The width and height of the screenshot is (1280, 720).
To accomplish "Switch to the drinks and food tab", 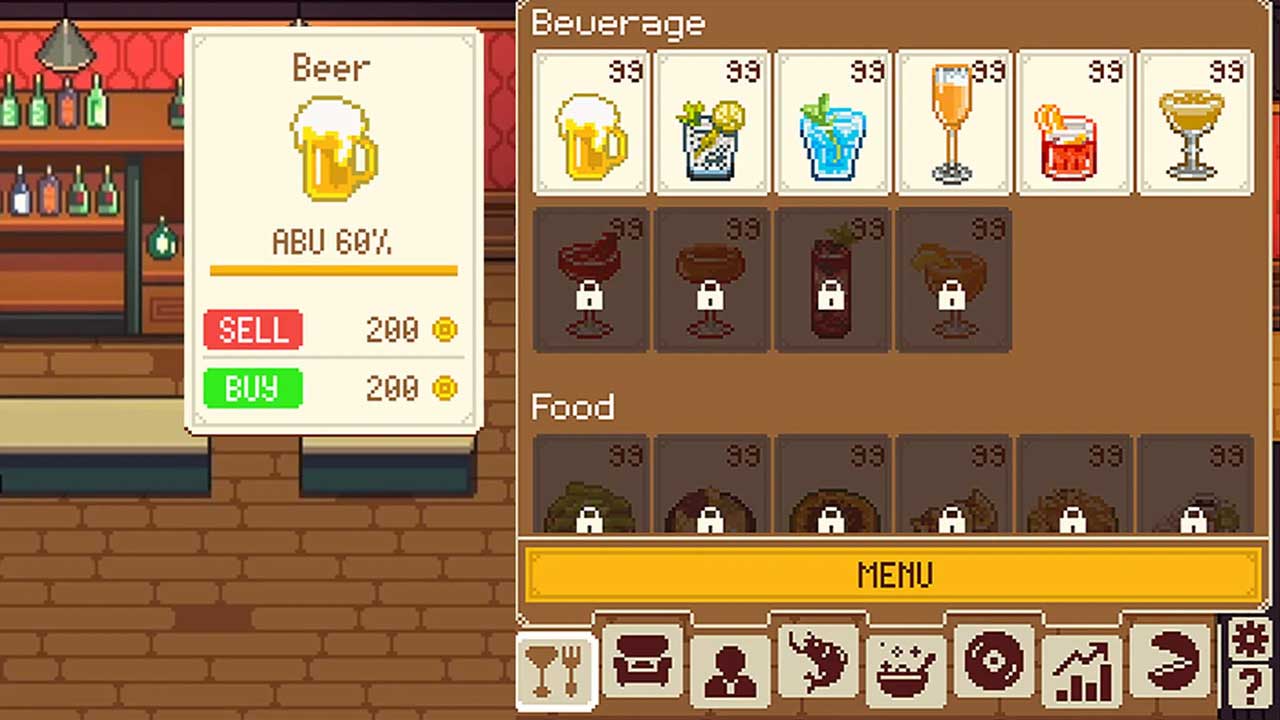I will 557,668.
